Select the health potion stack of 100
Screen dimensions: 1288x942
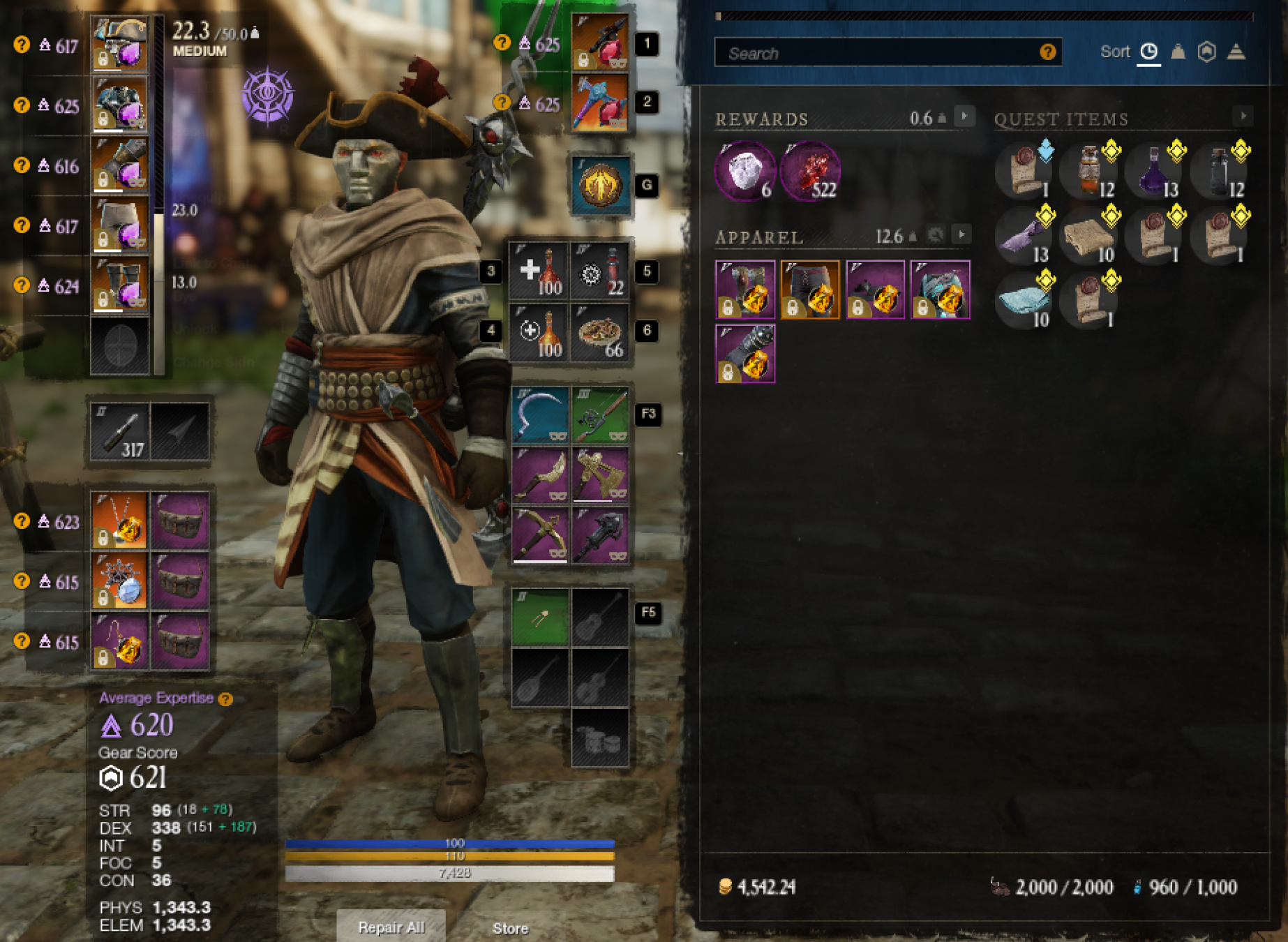pyautogui.click(x=539, y=271)
